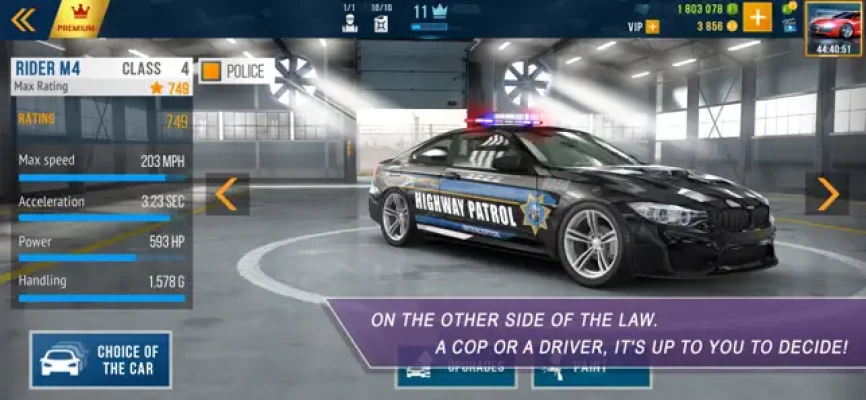
Task: Go back with the double-arrow button
Action: [23, 18]
